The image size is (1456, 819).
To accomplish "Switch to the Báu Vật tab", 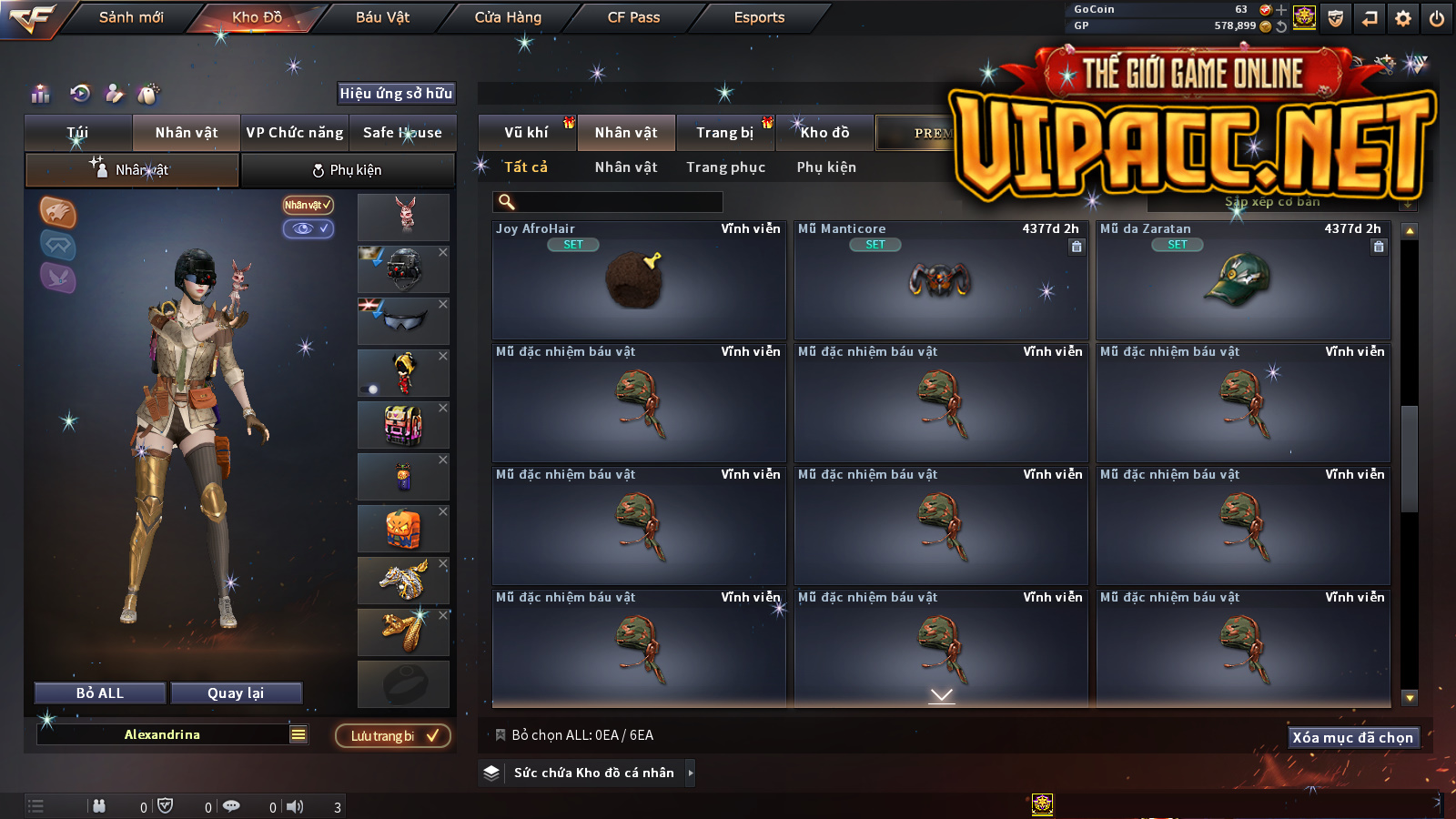I will [x=382, y=17].
